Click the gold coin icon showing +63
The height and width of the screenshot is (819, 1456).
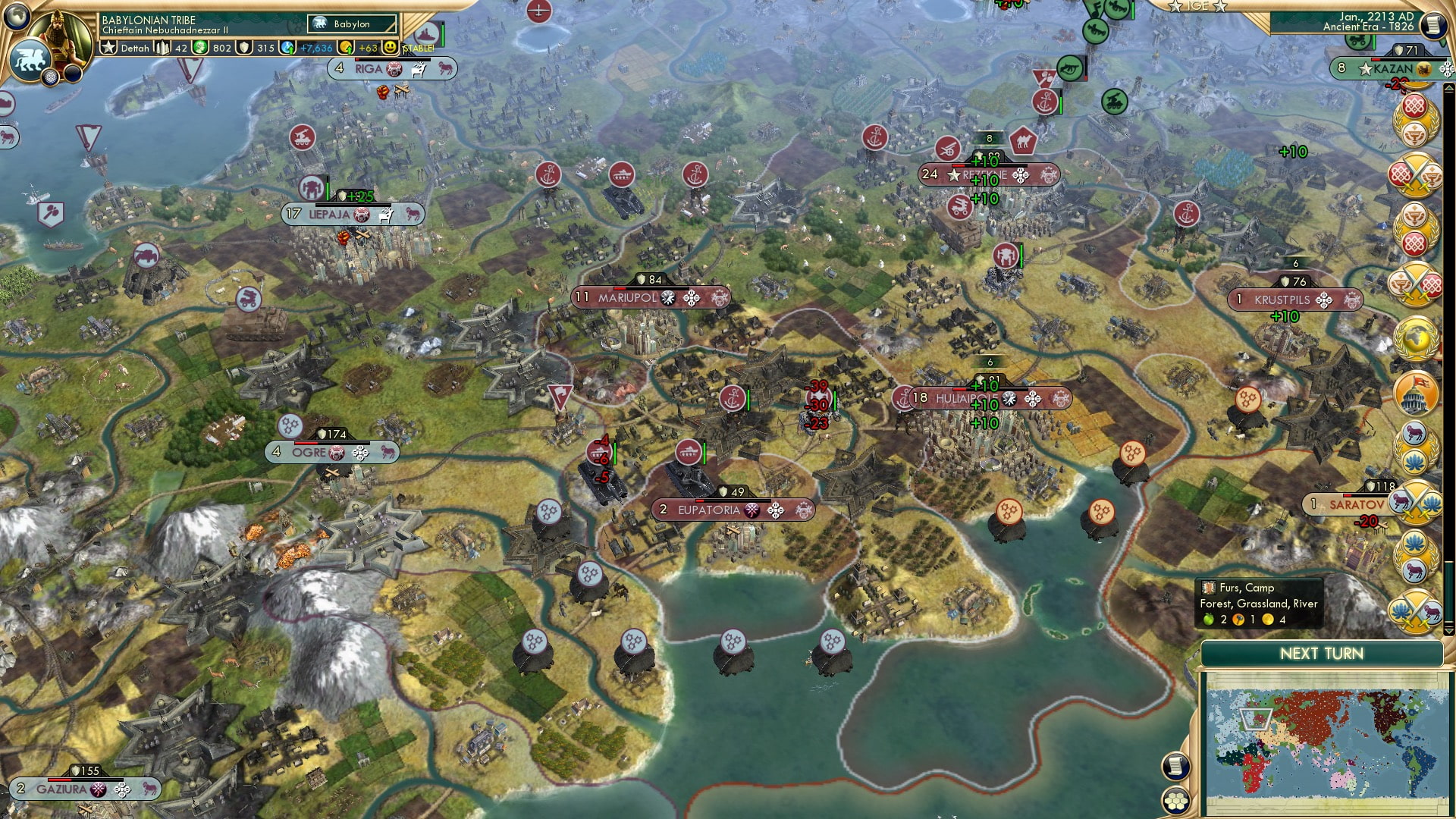(x=345, y=47)
